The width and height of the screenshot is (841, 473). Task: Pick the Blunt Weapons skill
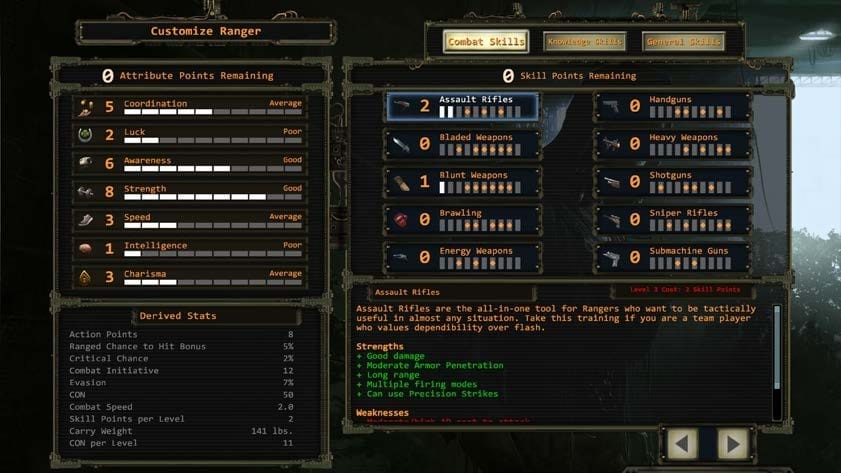tap(463, 182)
